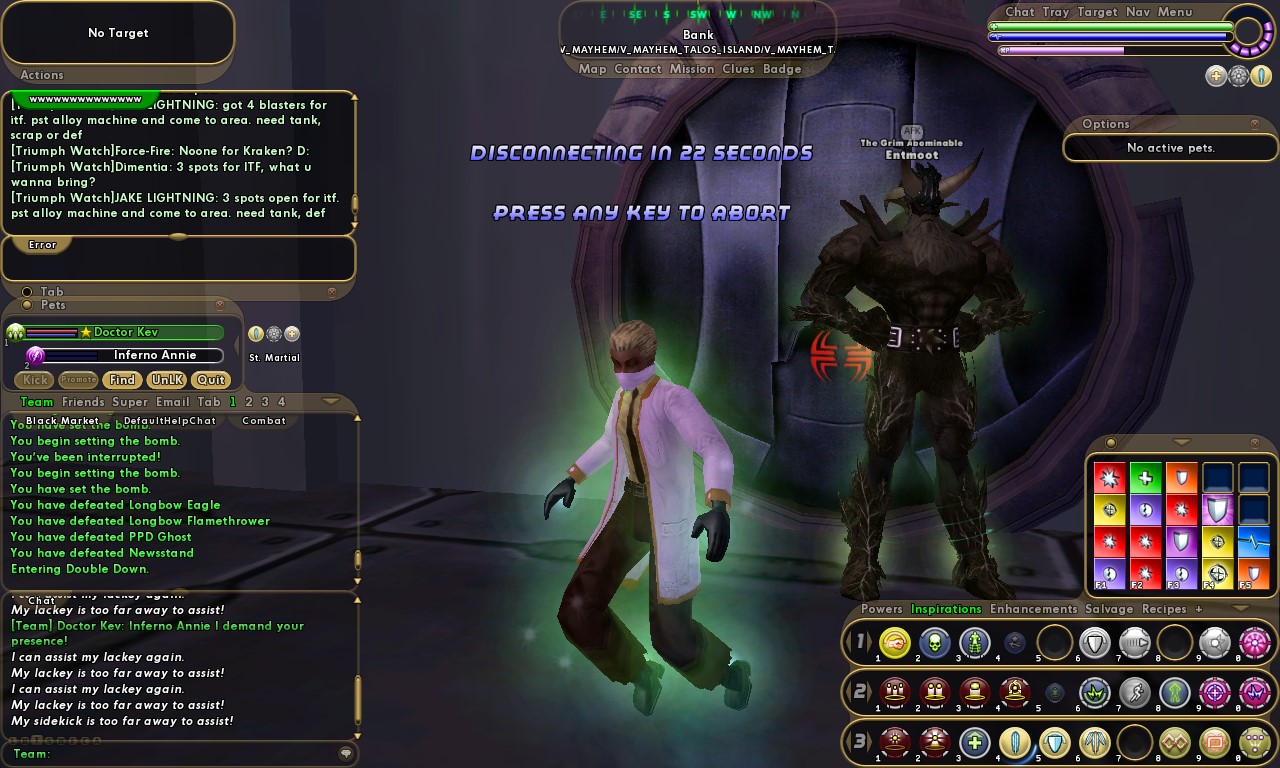This screenshot has height=768, width=1280.
Task: Open the Badge list
Action: pos(782,69)
